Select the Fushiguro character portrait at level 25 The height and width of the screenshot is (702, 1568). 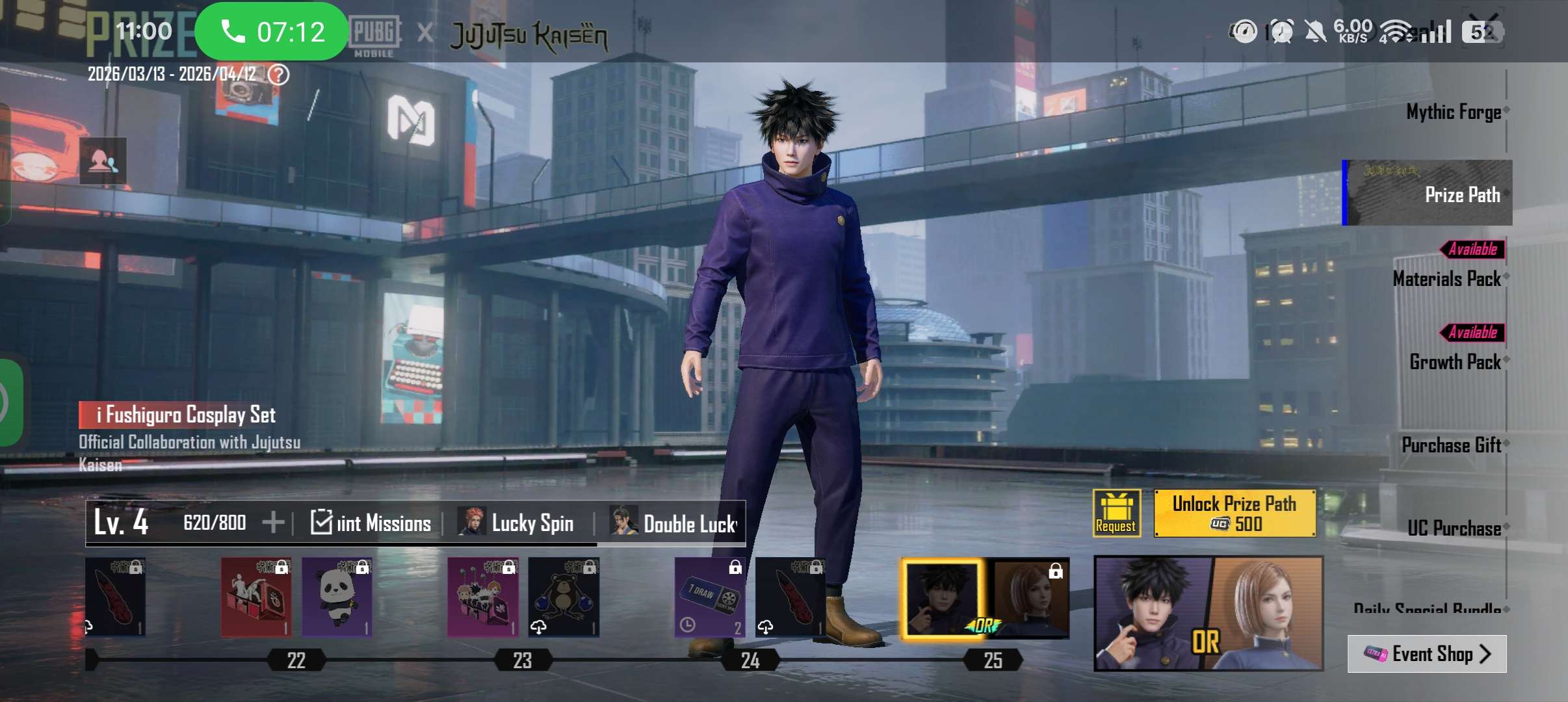943,598
